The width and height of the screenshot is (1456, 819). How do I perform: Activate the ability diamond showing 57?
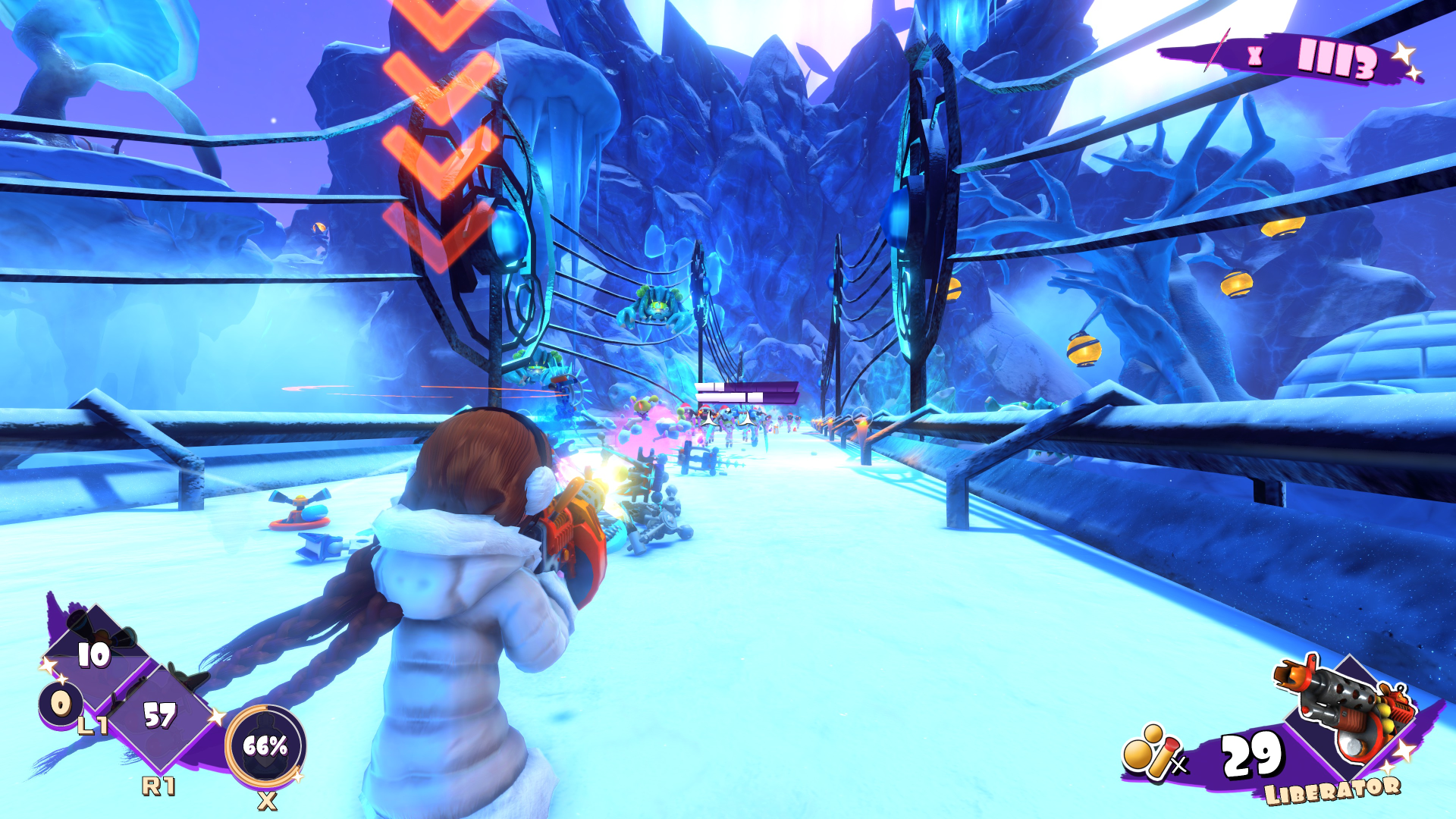coord(159,716)
